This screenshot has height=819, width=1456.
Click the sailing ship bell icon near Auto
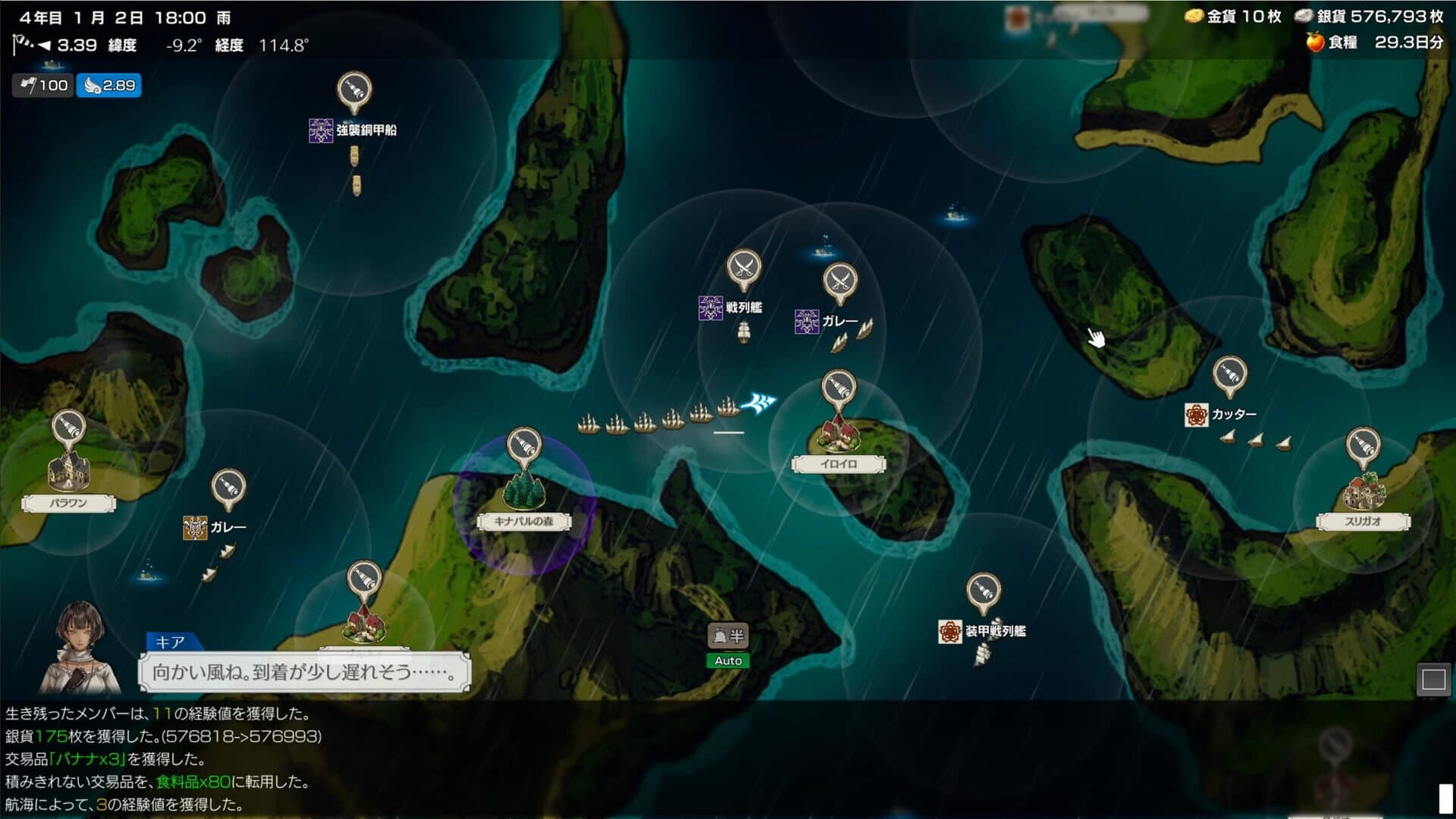pyautogui.click(x=719, y=635)
